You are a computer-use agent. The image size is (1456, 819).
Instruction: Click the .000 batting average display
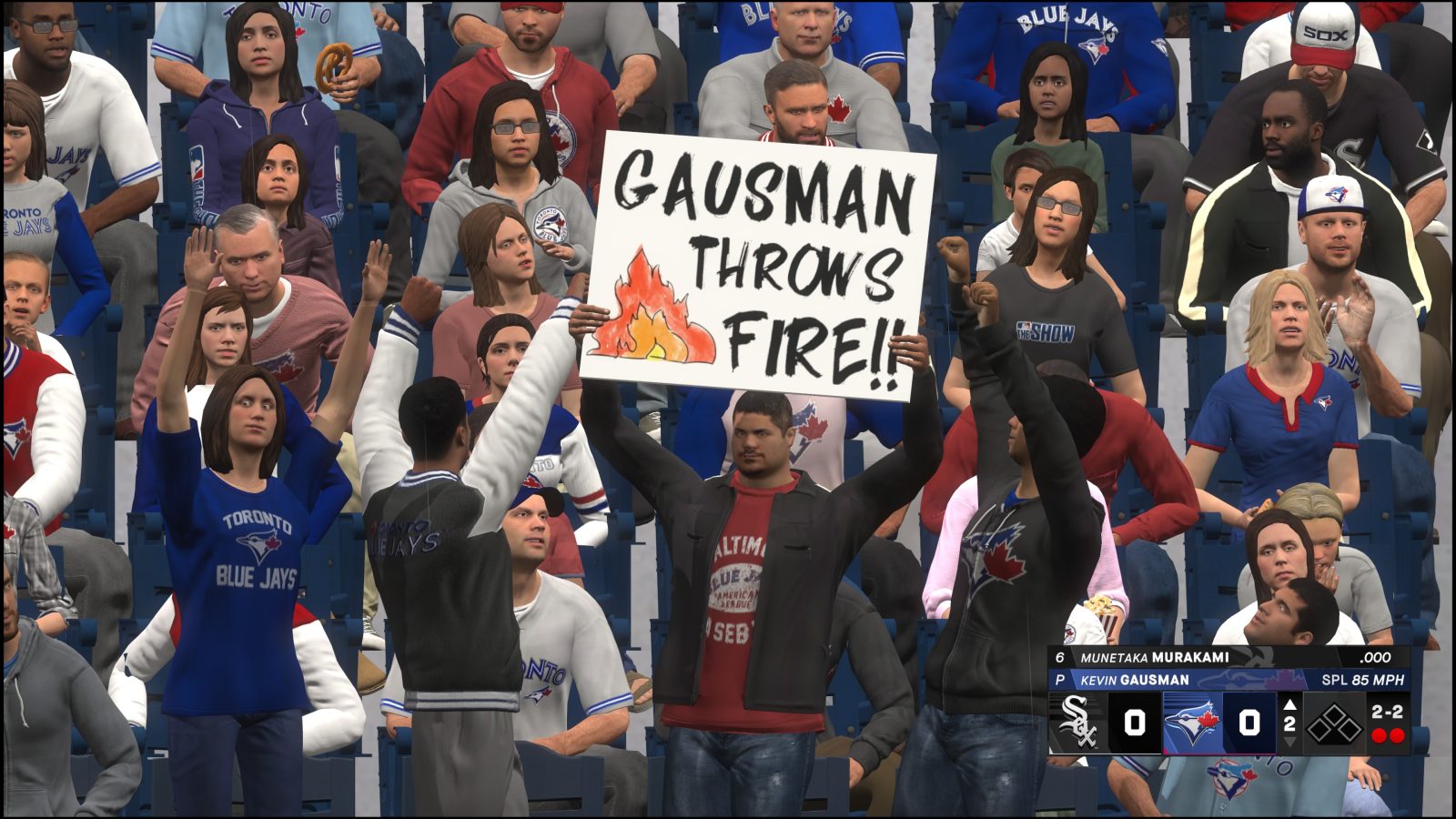click(1375, 658)
